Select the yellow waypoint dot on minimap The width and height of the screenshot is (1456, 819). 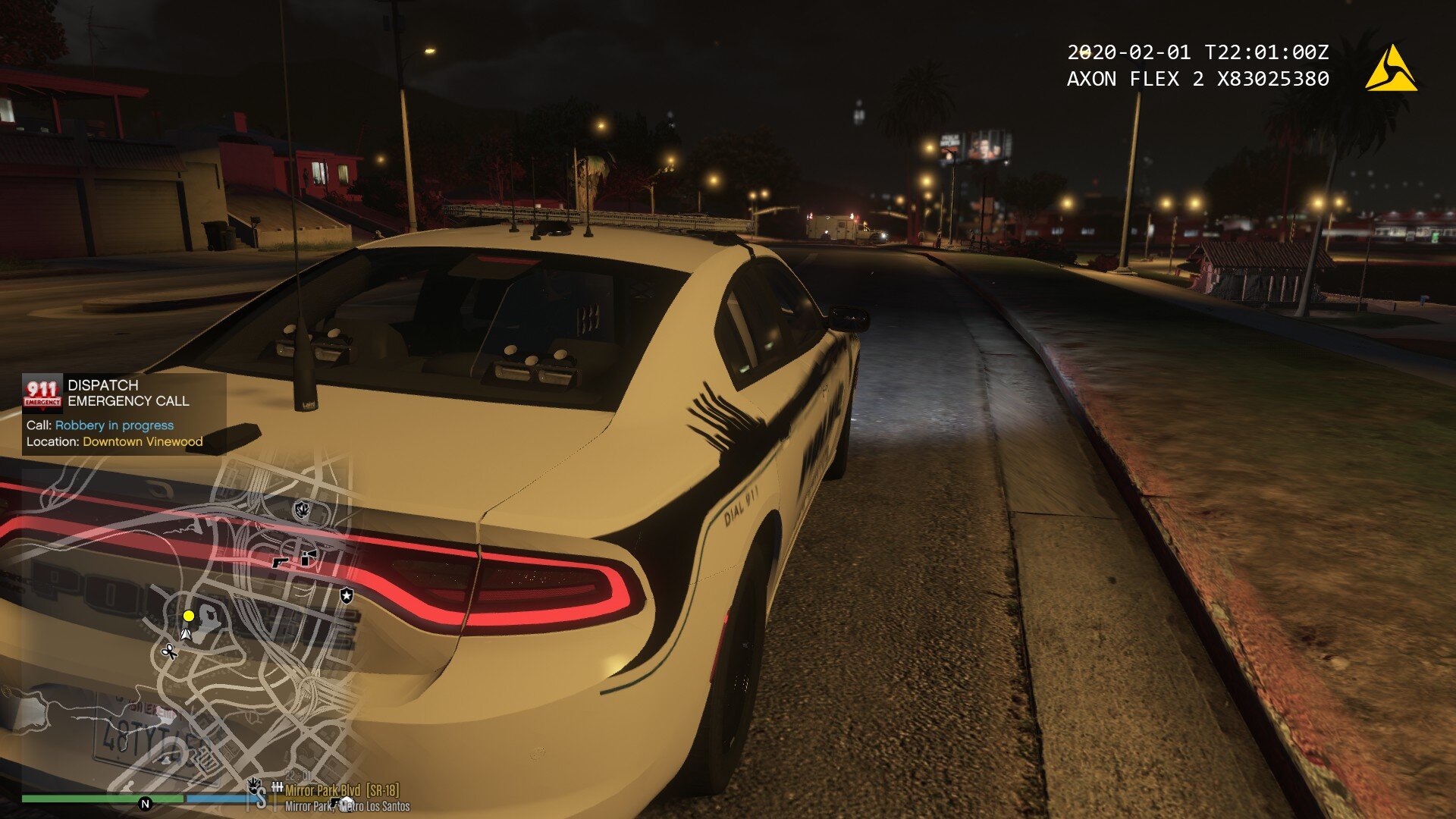pyautogui.click(x=189, y=616)
